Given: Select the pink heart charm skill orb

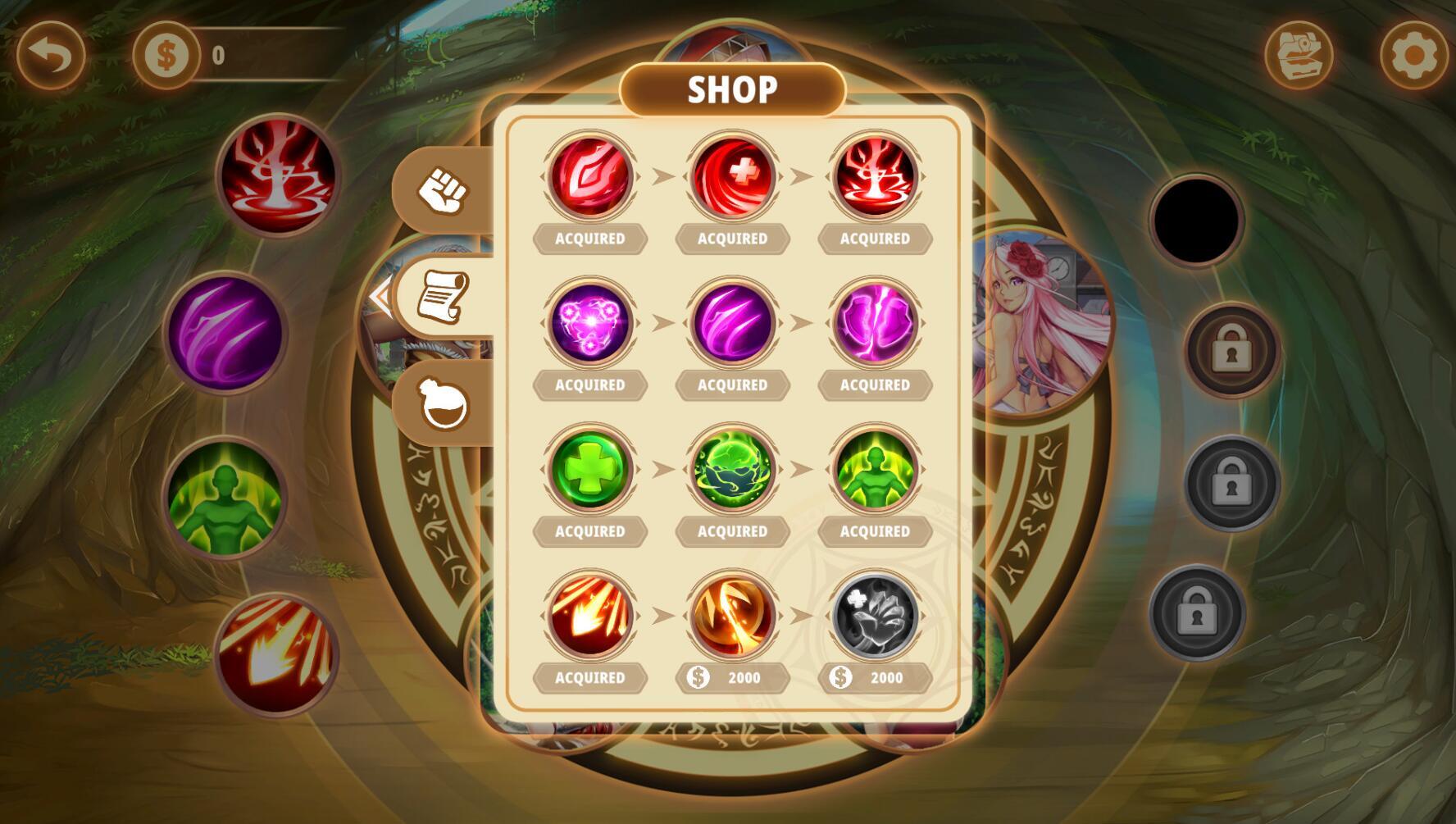Looking at the screenshot, I should [x=589, y=321].
